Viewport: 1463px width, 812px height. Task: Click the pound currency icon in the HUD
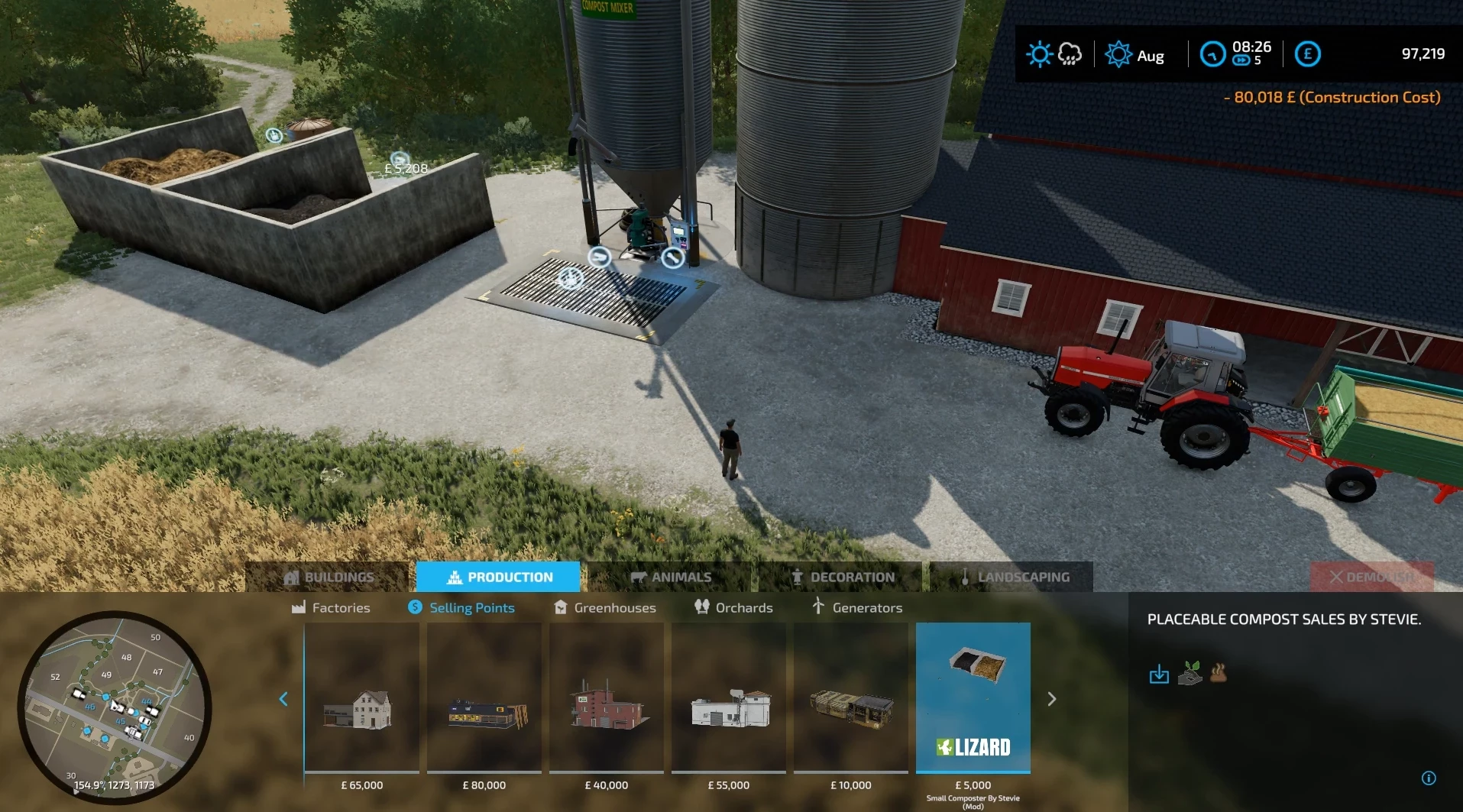click(1308, 53)
